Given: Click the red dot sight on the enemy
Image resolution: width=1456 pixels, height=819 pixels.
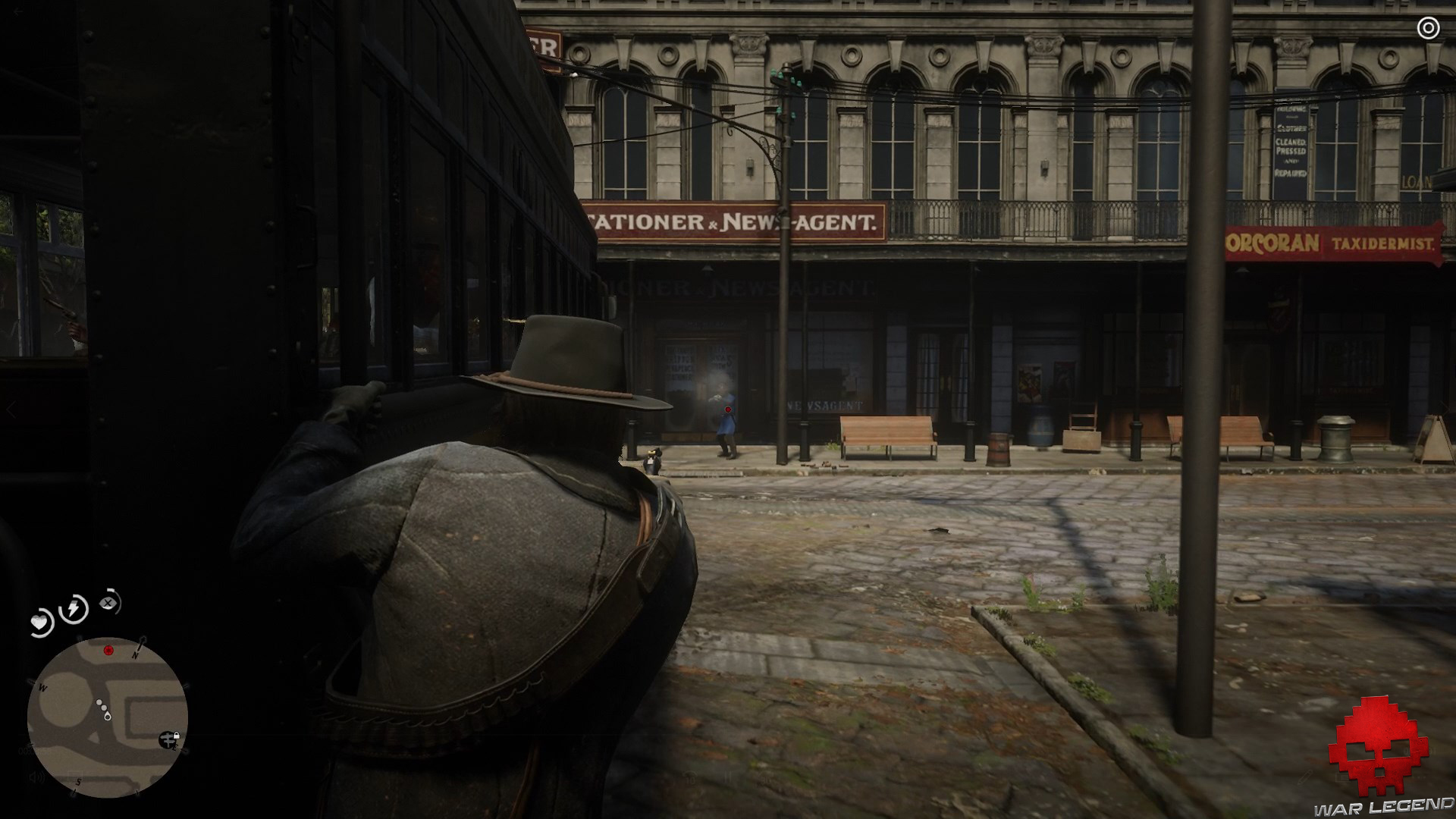Looking at the screenshot, I should click(728, 409).
